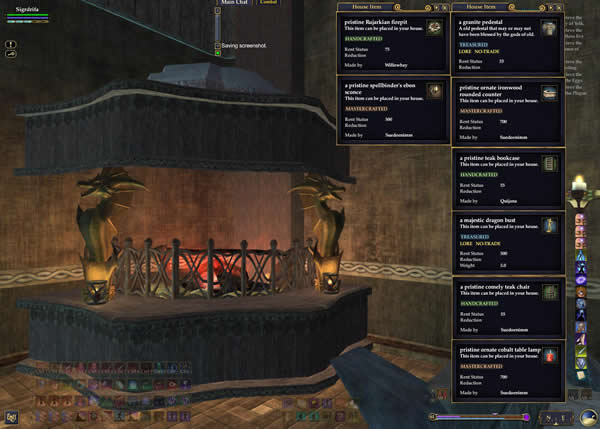Select the pristine comely teak chair icon
The height and width of the screenshot is (429, 600).
coord(550,291)
